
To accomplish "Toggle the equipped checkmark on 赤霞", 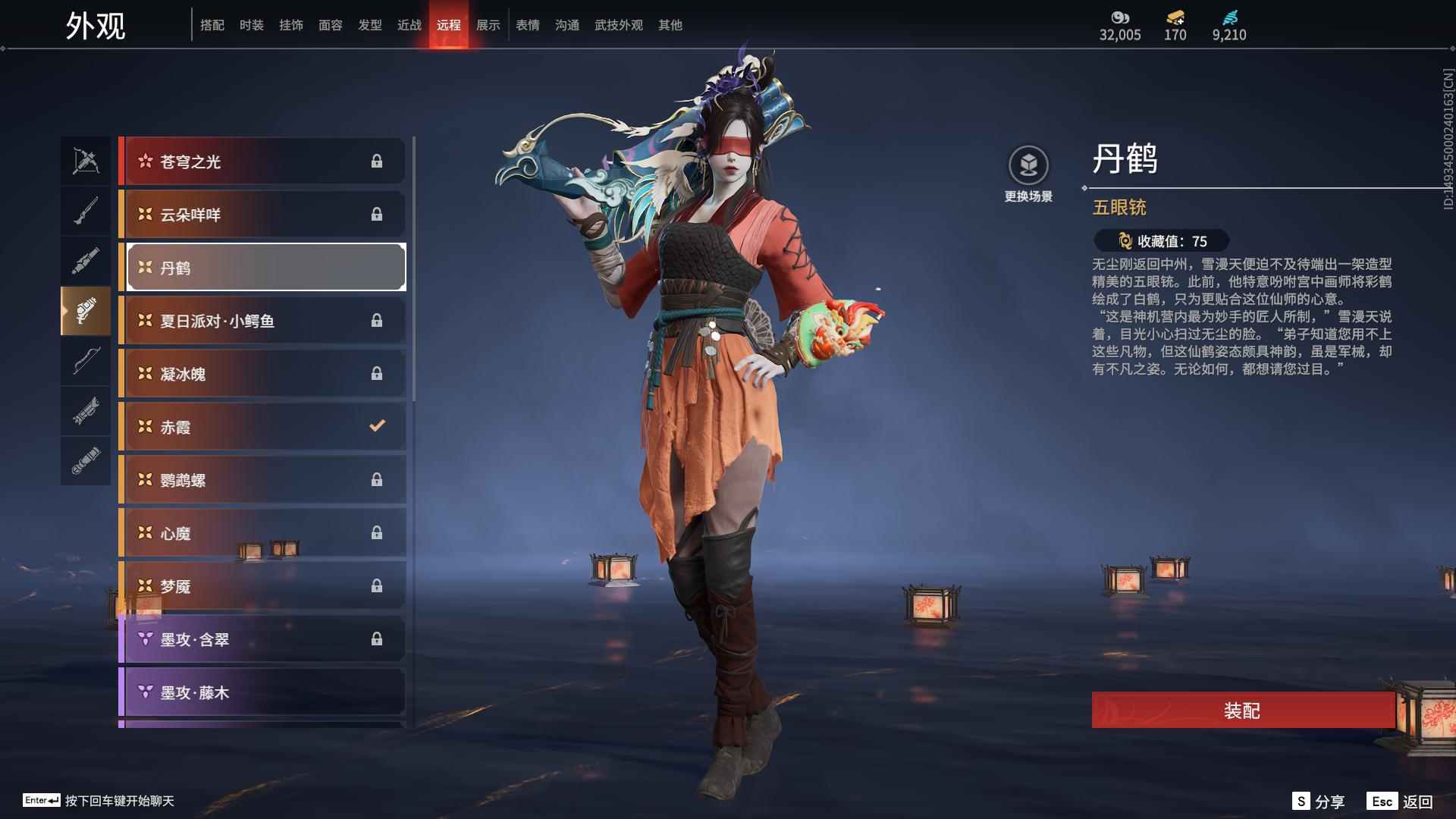I will click(x=377, y=426).
